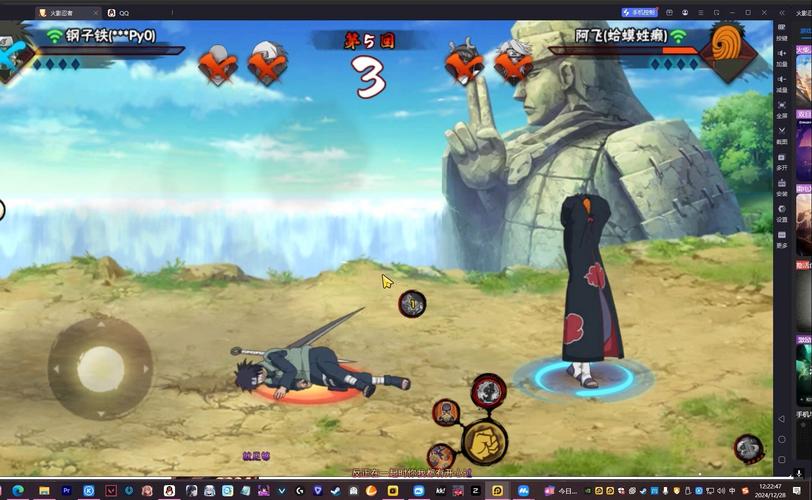This screenshot has height=500, width=812.
Task: Use the summon scroll icon at bottom right
Action: tap(748, 448)
